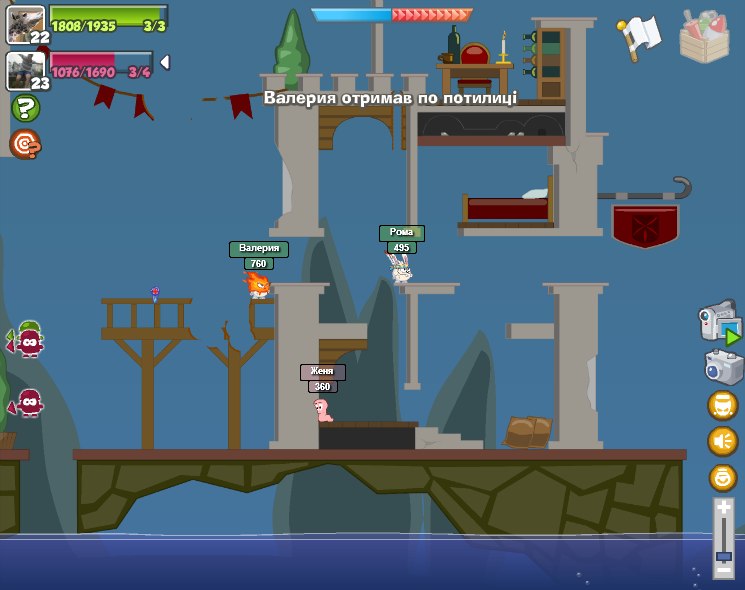
Task: Zoom in using the slider's plus sign
Action: (723, 509)
